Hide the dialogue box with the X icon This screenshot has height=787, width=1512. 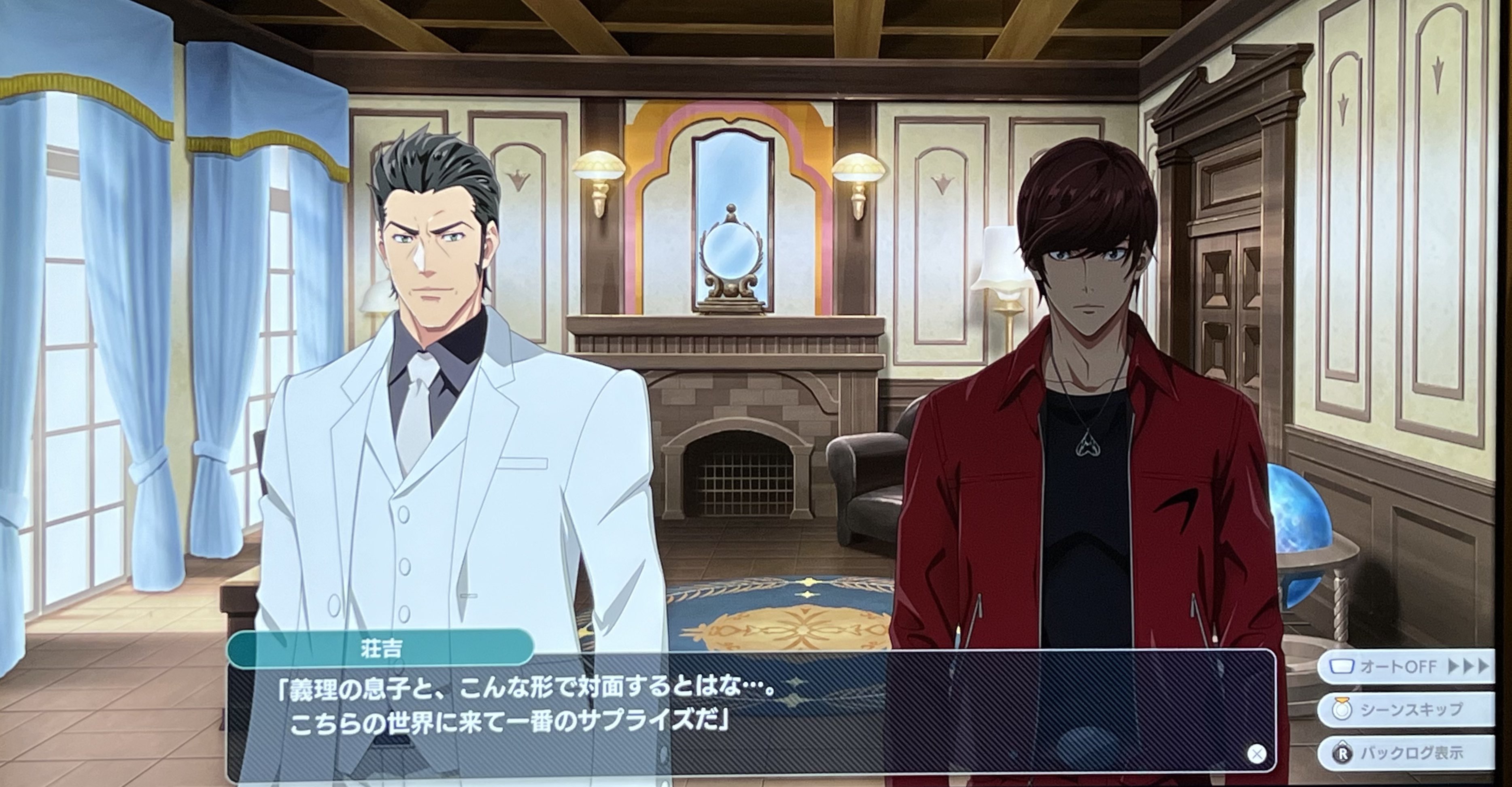1255,753
